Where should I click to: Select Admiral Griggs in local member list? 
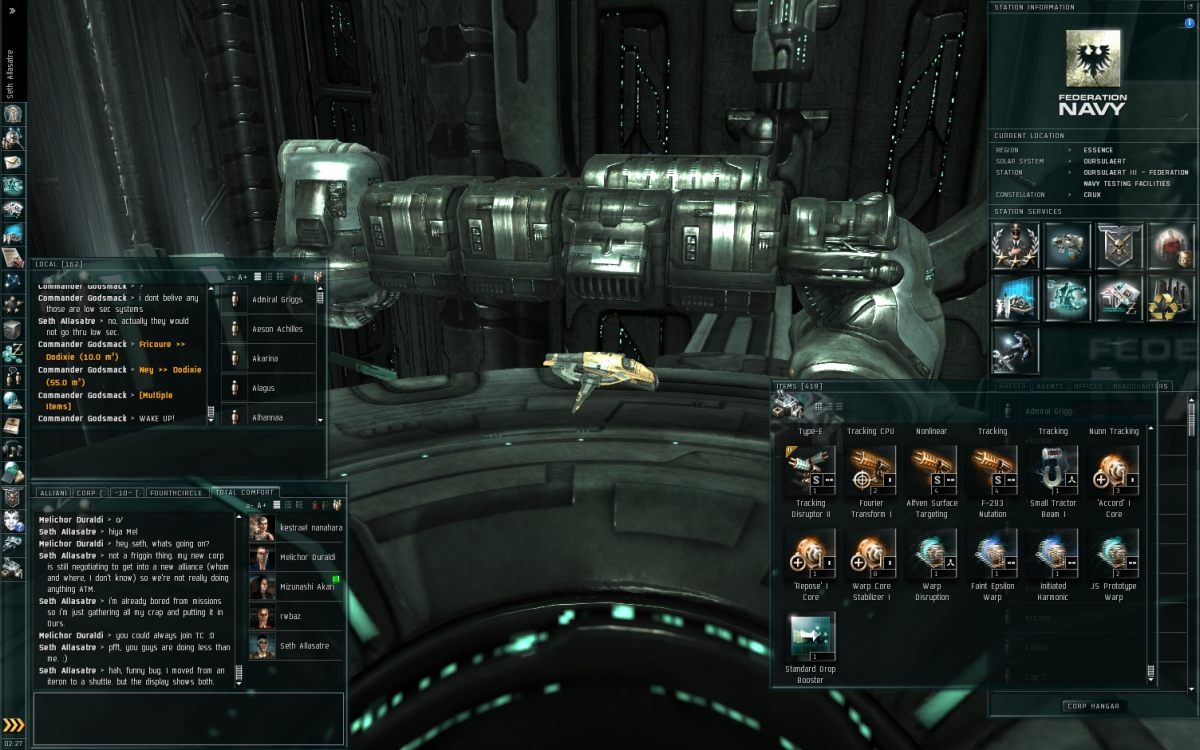click(x=277, y=299)
